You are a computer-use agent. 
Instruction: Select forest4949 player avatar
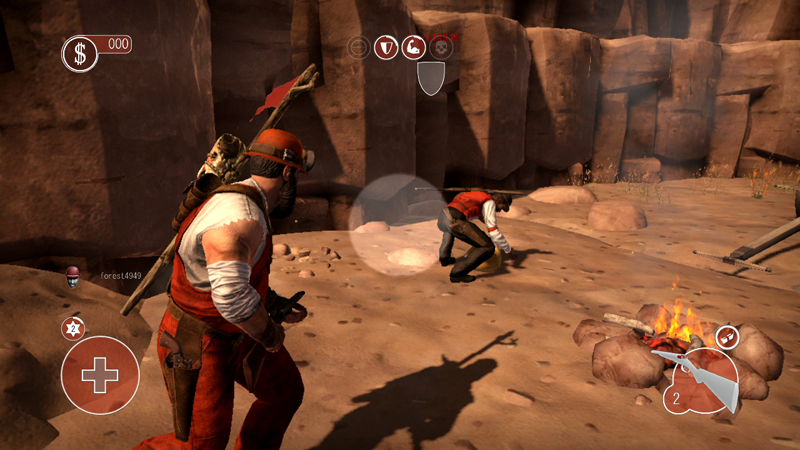[72, 276]
